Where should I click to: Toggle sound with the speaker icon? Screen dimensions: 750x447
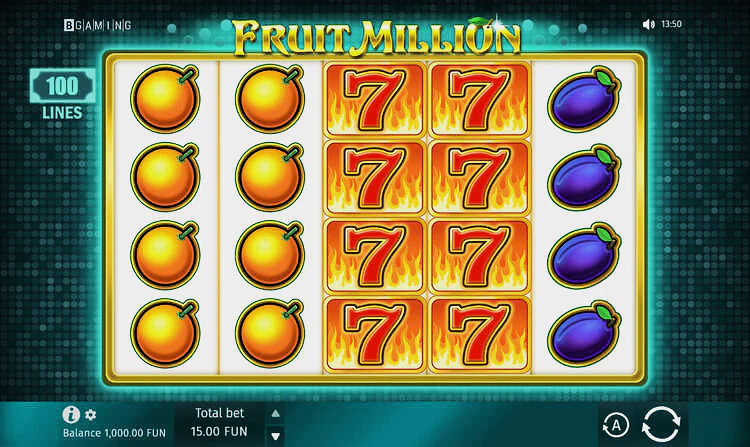648,24
